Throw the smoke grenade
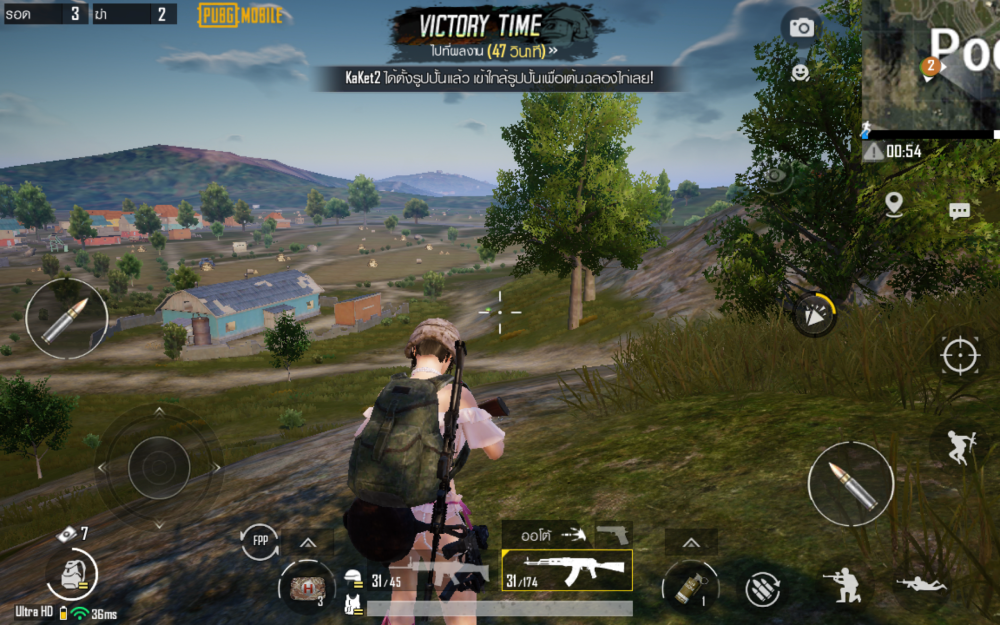Image resolution: width=1000 pixels, height=625 pixels. 690,585
